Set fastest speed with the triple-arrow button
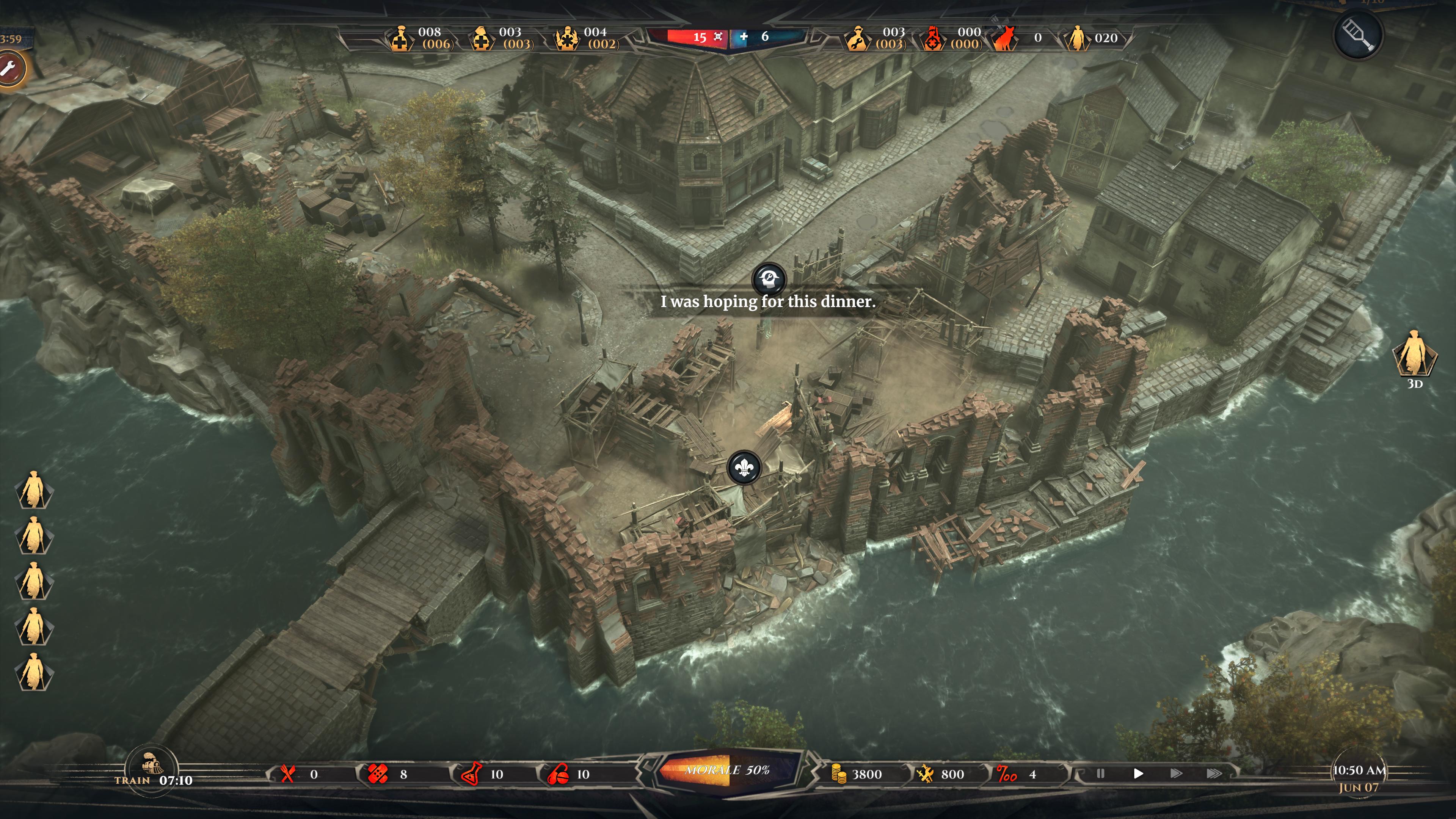 (1213, 773)
